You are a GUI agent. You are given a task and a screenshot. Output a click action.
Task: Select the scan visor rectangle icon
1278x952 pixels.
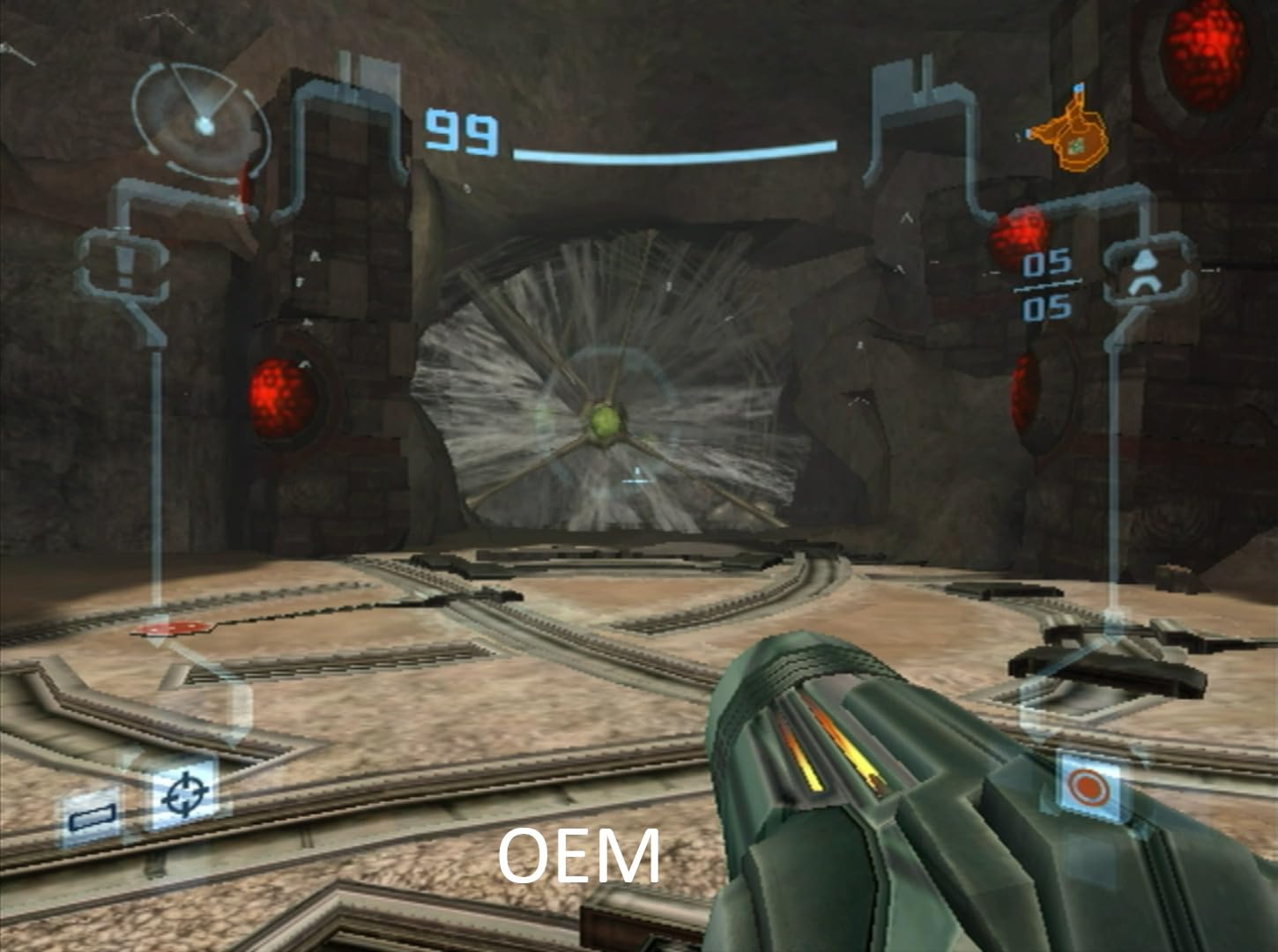pos(93,817)
